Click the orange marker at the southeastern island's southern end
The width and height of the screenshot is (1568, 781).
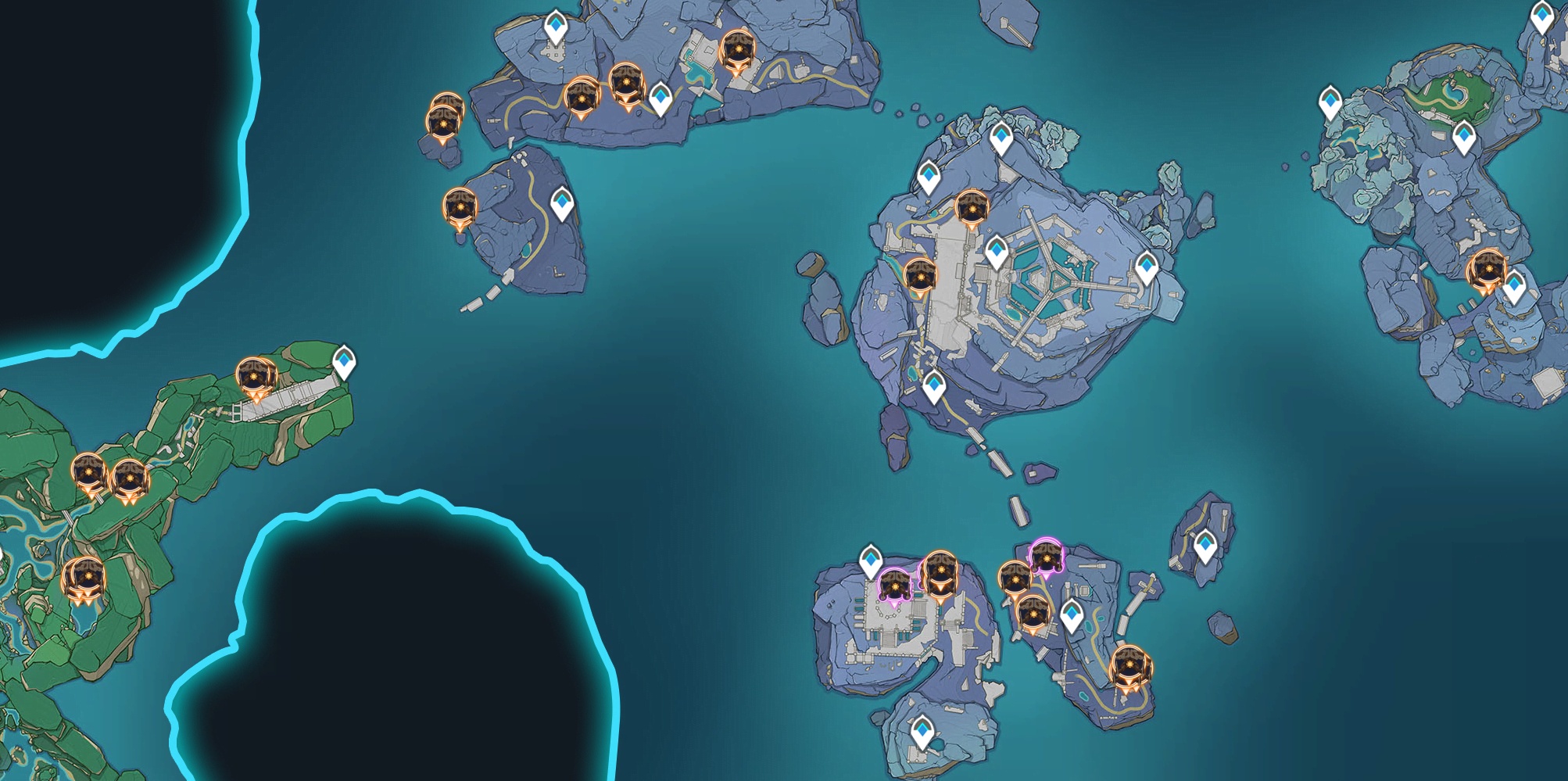click(1130, 666)
